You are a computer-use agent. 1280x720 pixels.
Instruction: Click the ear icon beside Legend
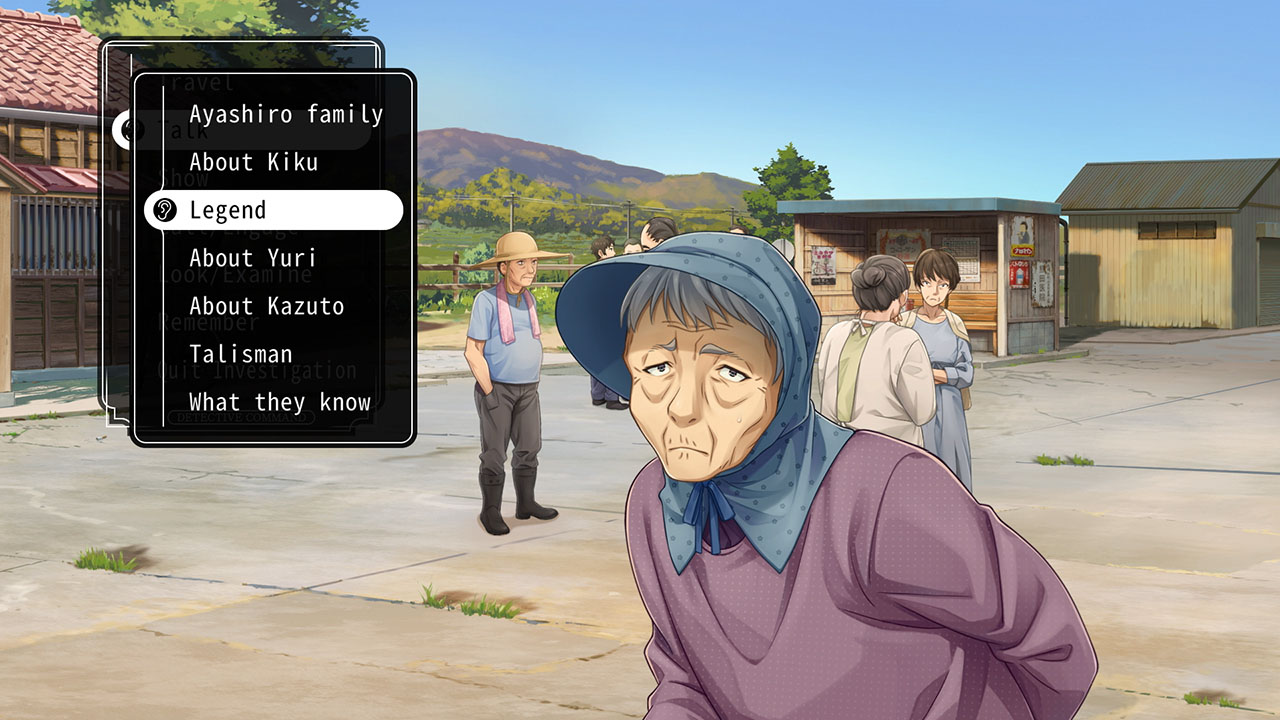point(164,210)
